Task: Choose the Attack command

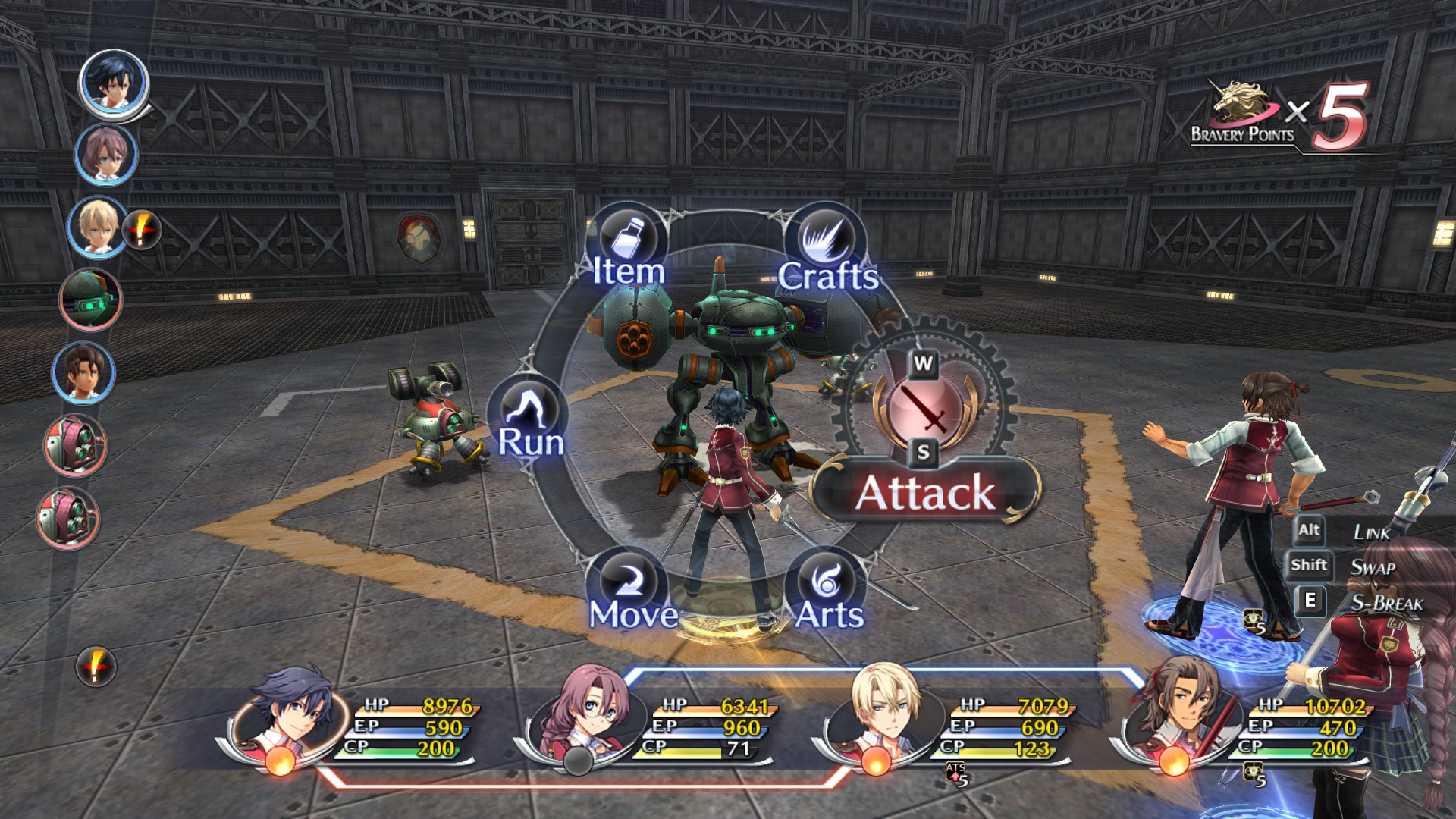Action: pos(924,491)
